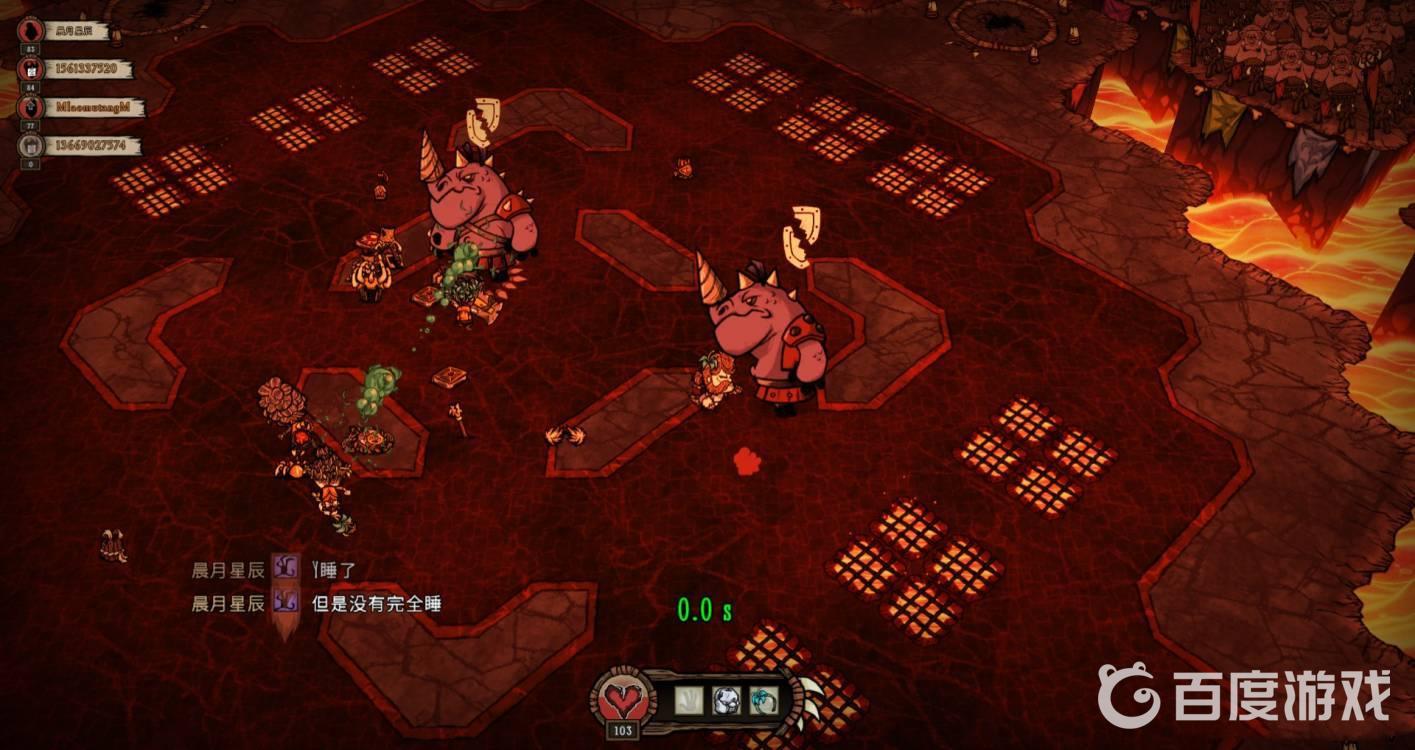1415x750 pixels.
Task: Select the blue flower headband slot
Action: pyautogui.click(x=764, y=699)
